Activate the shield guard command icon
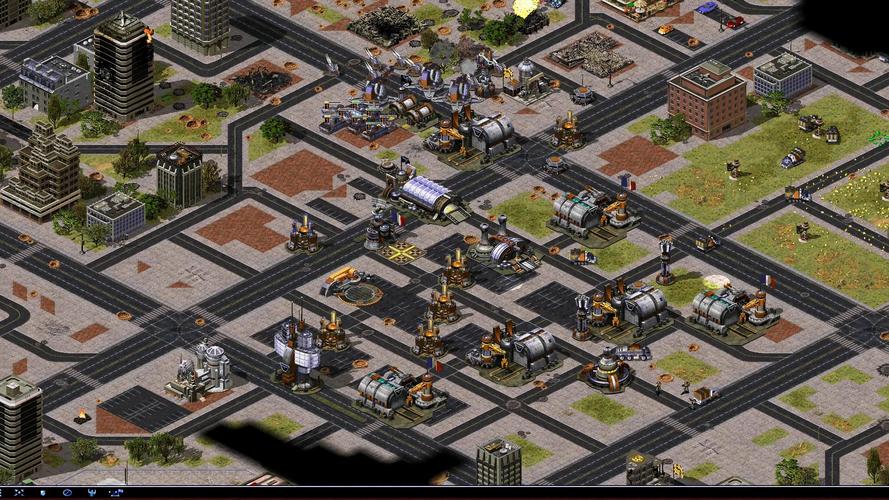This screenshot has height=500, width=889. tap(42, 492)
